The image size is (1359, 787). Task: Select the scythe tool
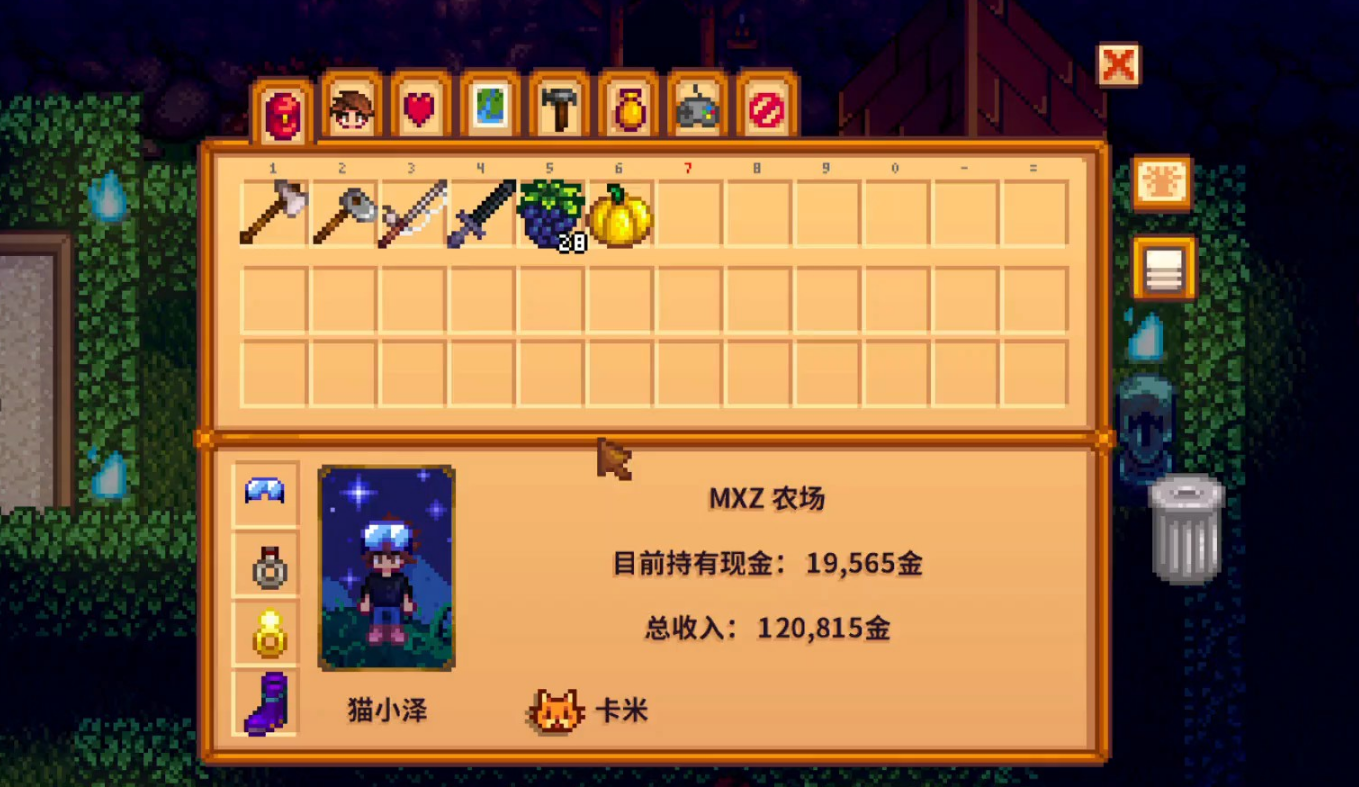[411, 212]
